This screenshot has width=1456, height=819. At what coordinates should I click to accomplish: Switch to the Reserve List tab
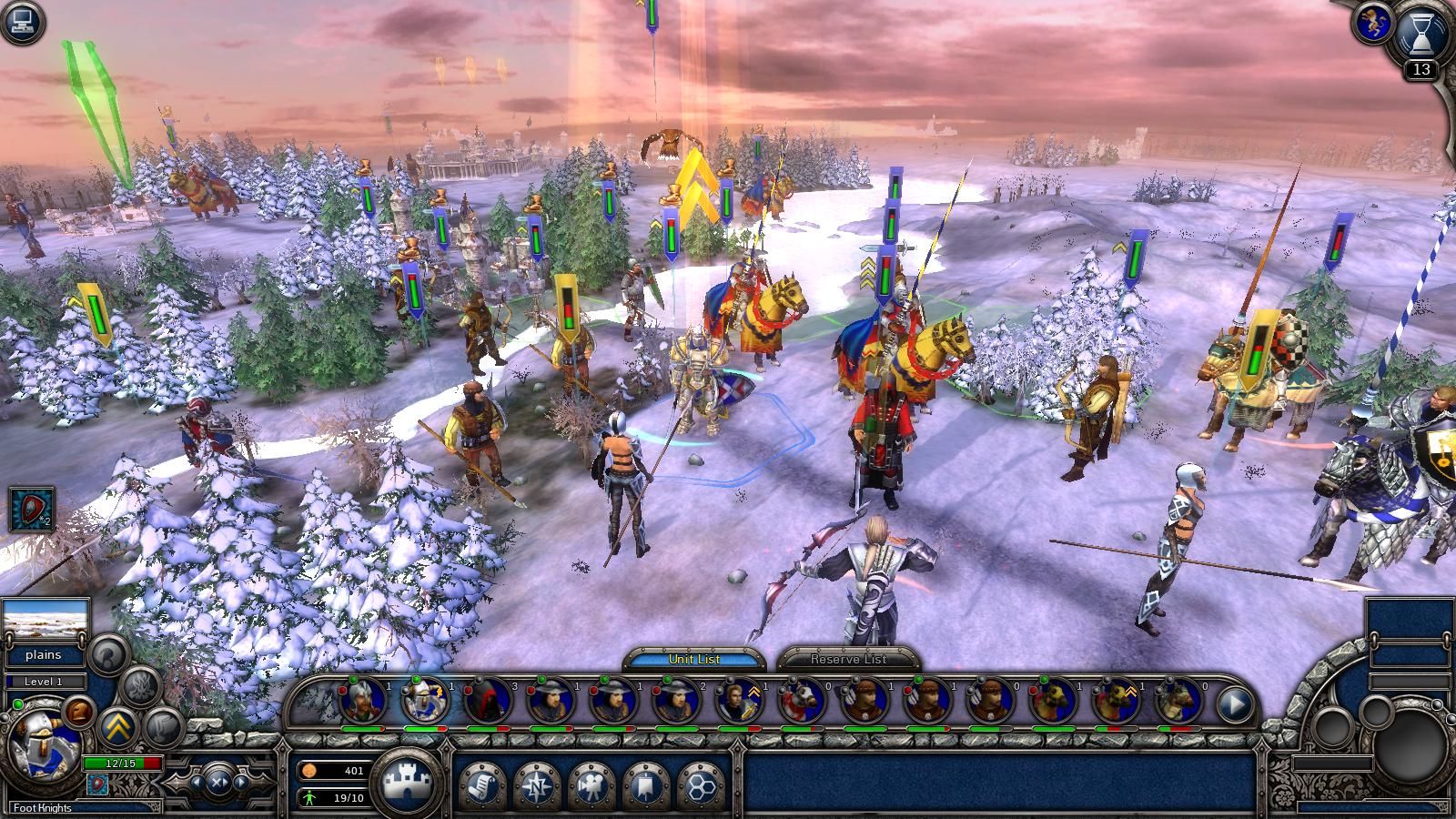848,659
